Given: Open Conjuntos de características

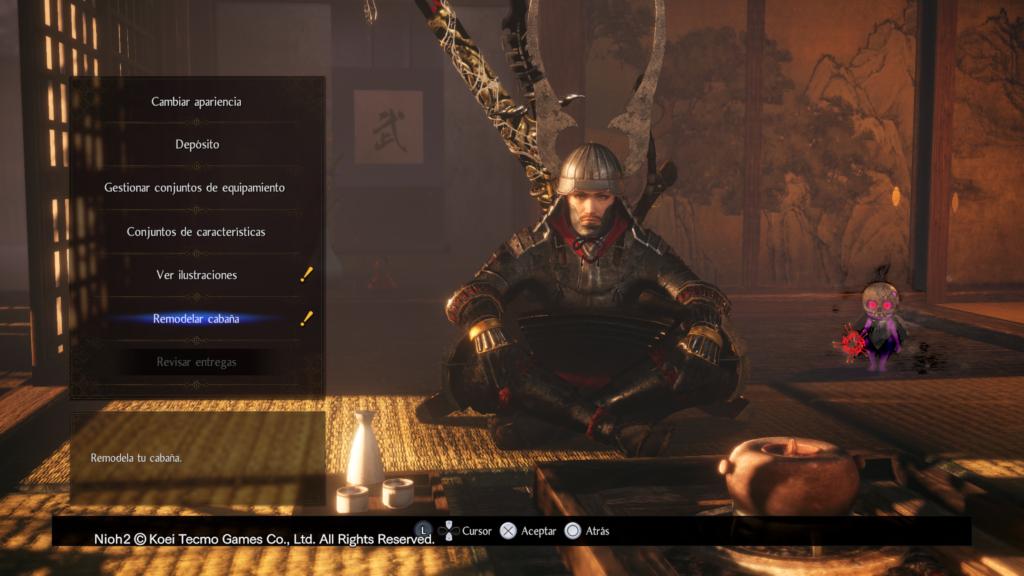Looking at the screenshot, I should (x=196, y=232).
